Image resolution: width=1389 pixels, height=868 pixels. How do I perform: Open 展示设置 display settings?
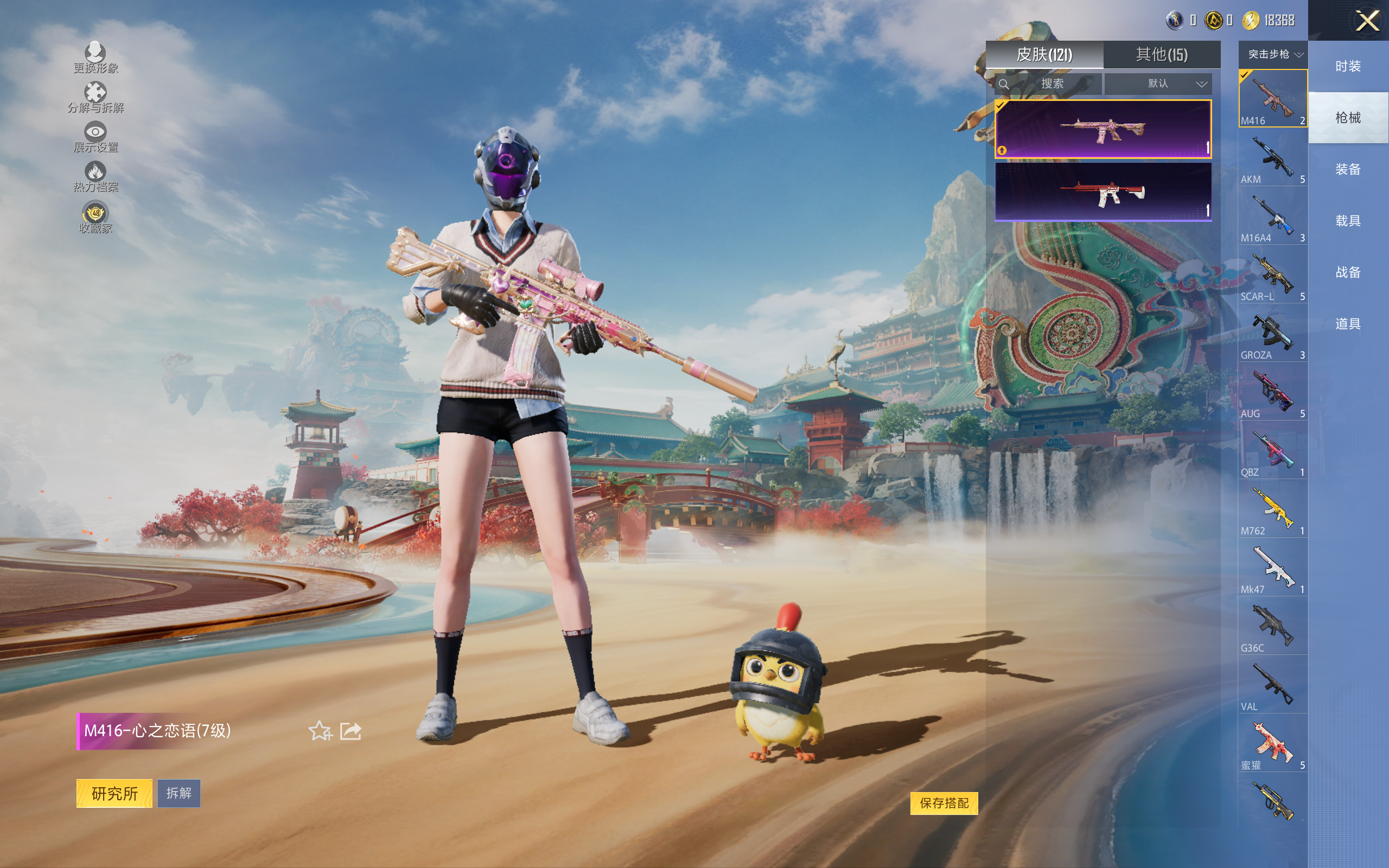95,137
